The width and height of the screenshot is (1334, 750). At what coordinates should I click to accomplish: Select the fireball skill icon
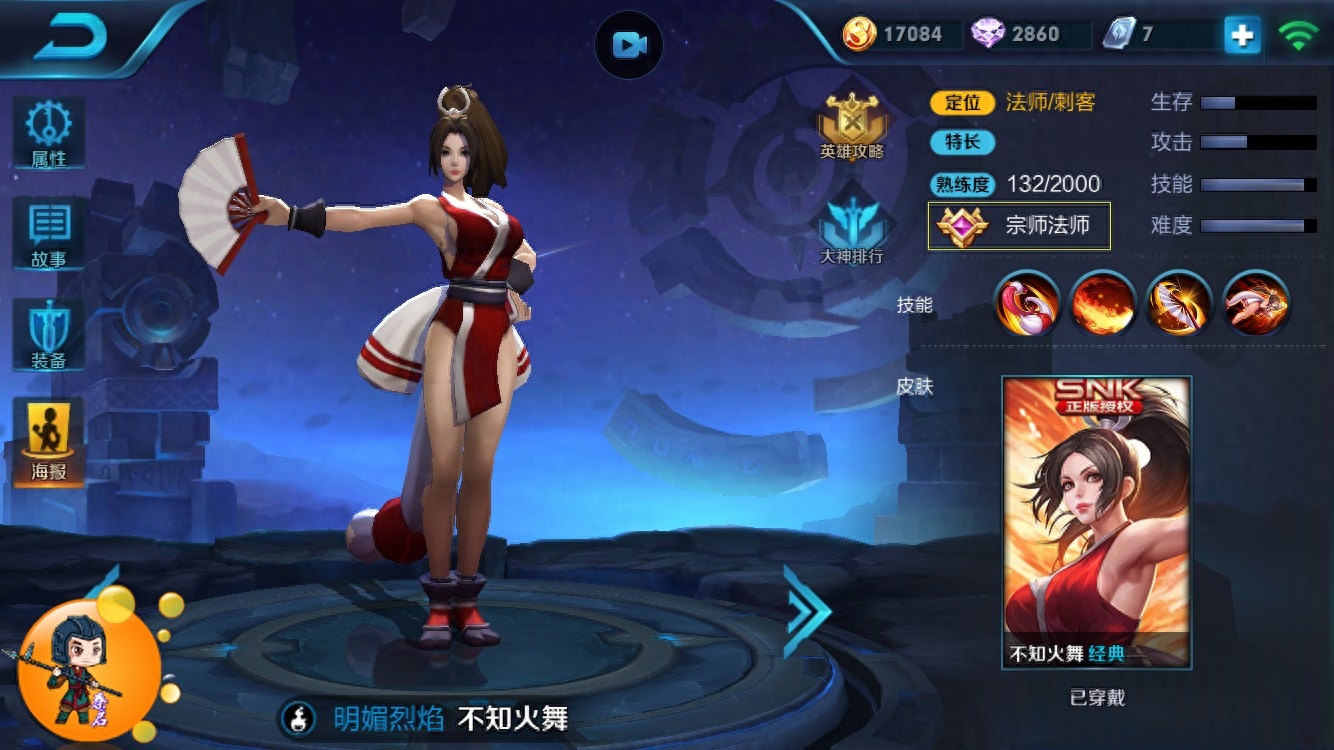tap(1102, 303)
